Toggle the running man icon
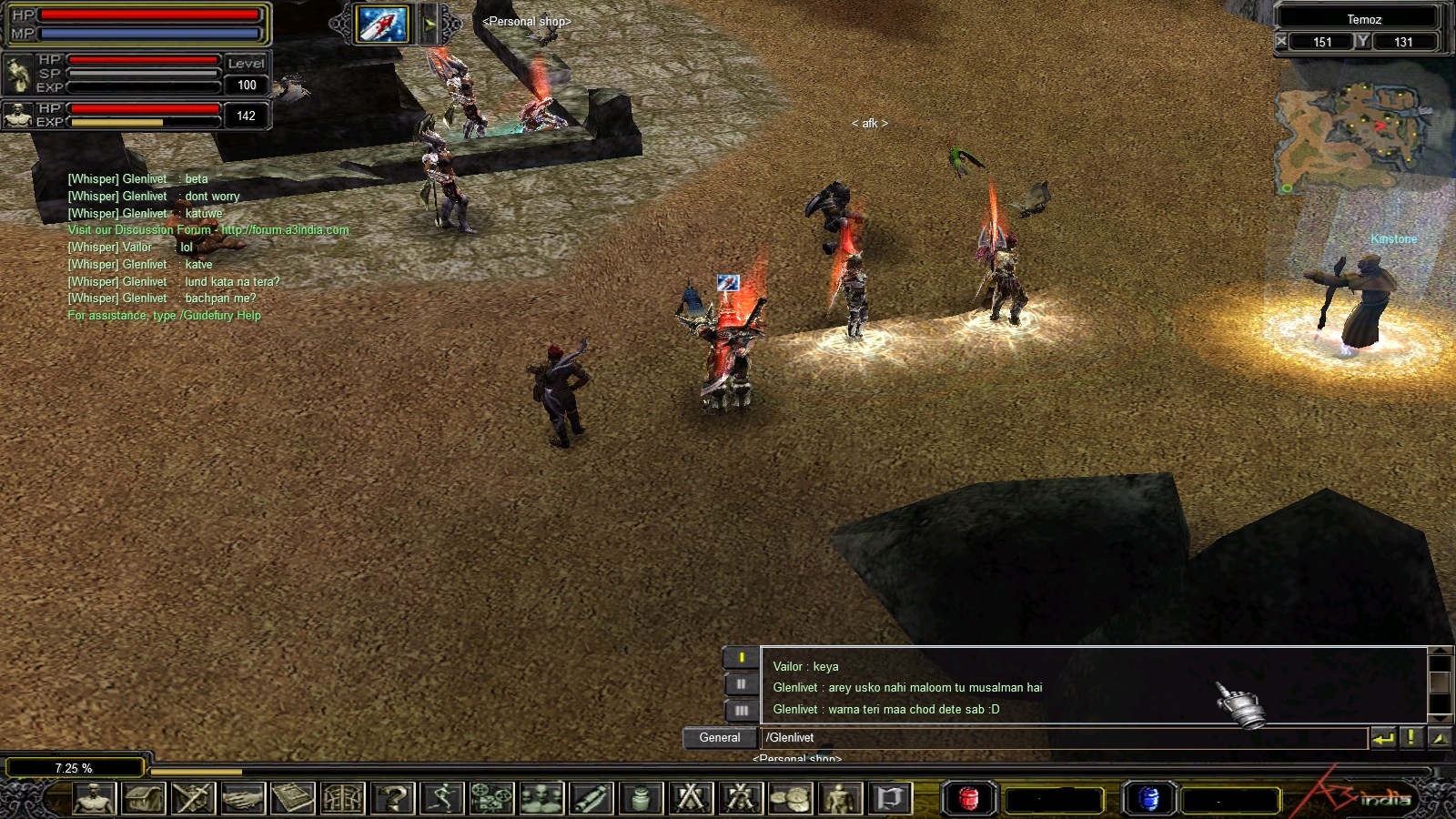1456x819 pixels. click(442, 798)
